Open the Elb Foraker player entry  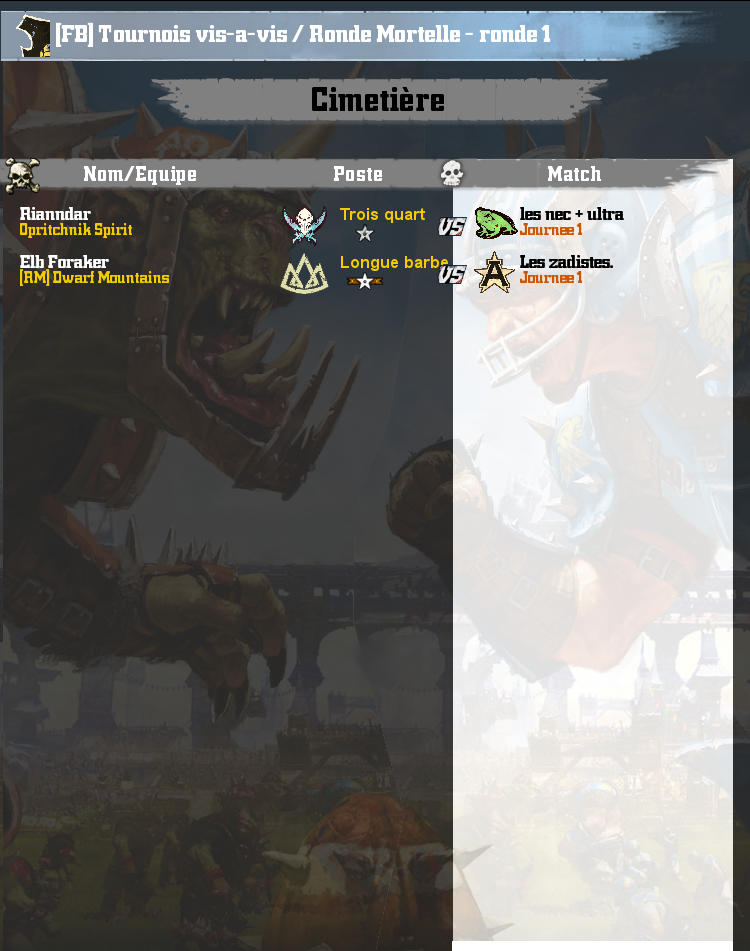pos(64,262)
